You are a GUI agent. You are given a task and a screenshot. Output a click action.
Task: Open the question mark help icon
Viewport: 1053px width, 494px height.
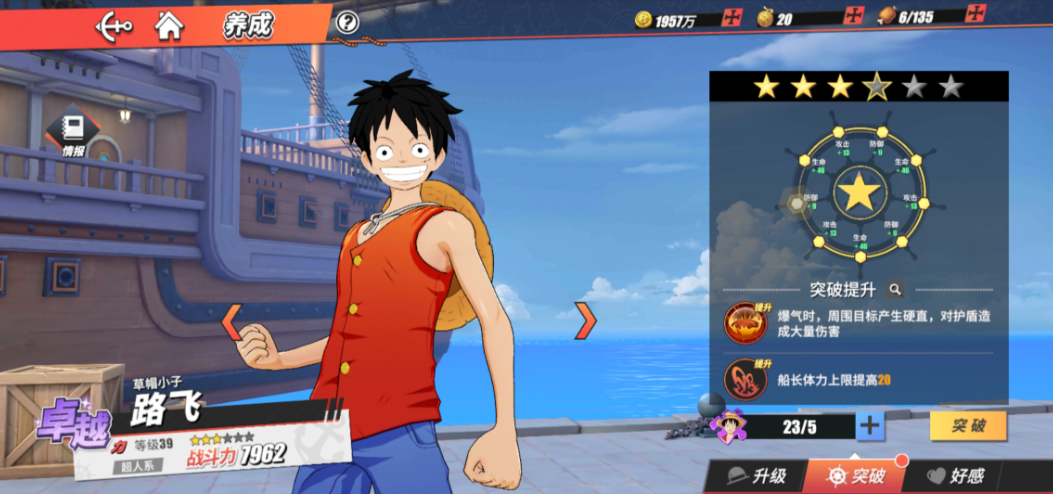click(347, 23)
